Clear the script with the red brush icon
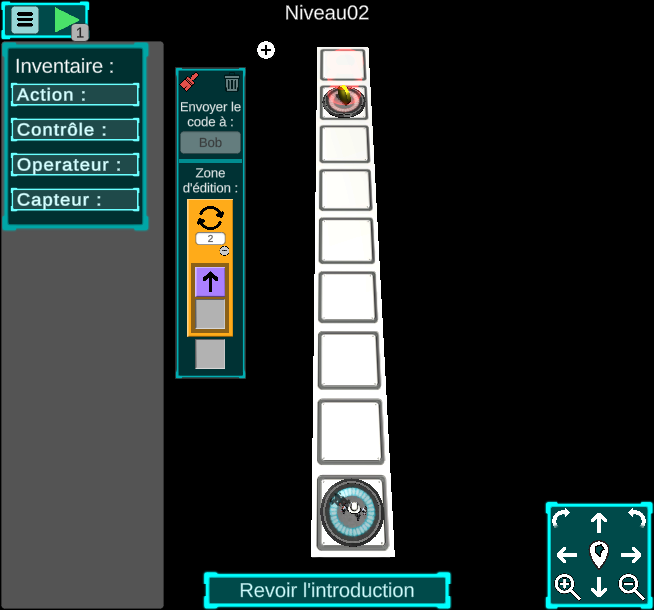The height and width of the screenshot is (610, 654). pos(190,83)
